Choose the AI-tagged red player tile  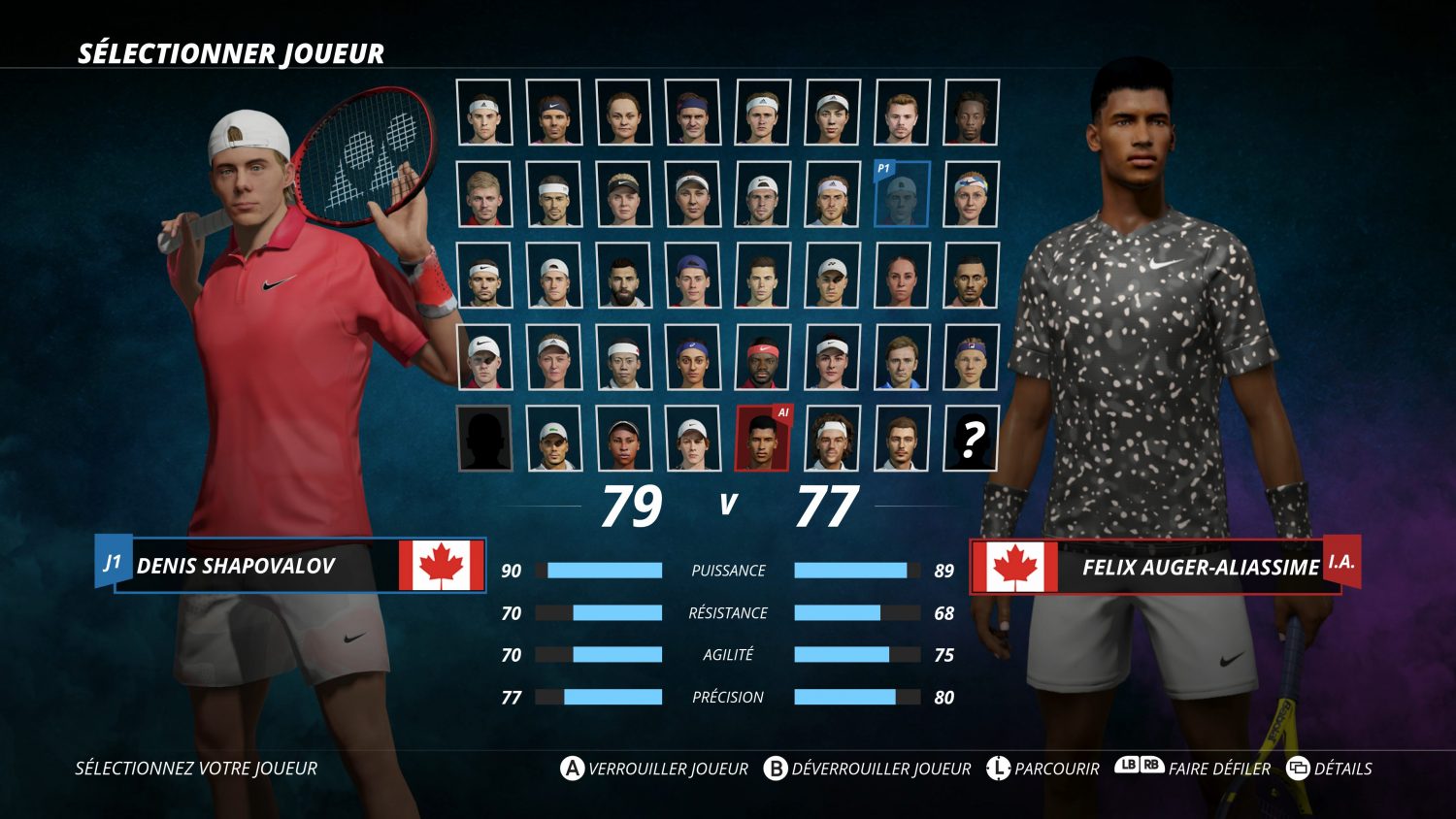point(763,439)
